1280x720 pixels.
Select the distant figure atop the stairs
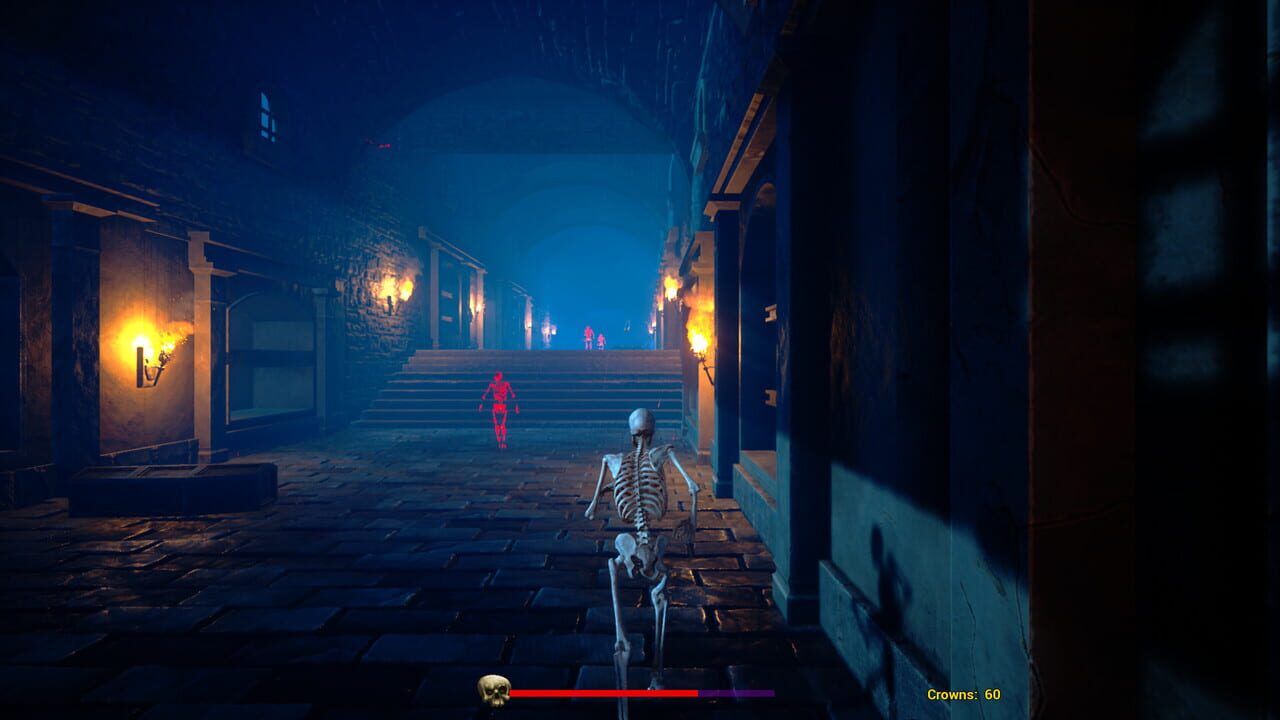point(586,340)
